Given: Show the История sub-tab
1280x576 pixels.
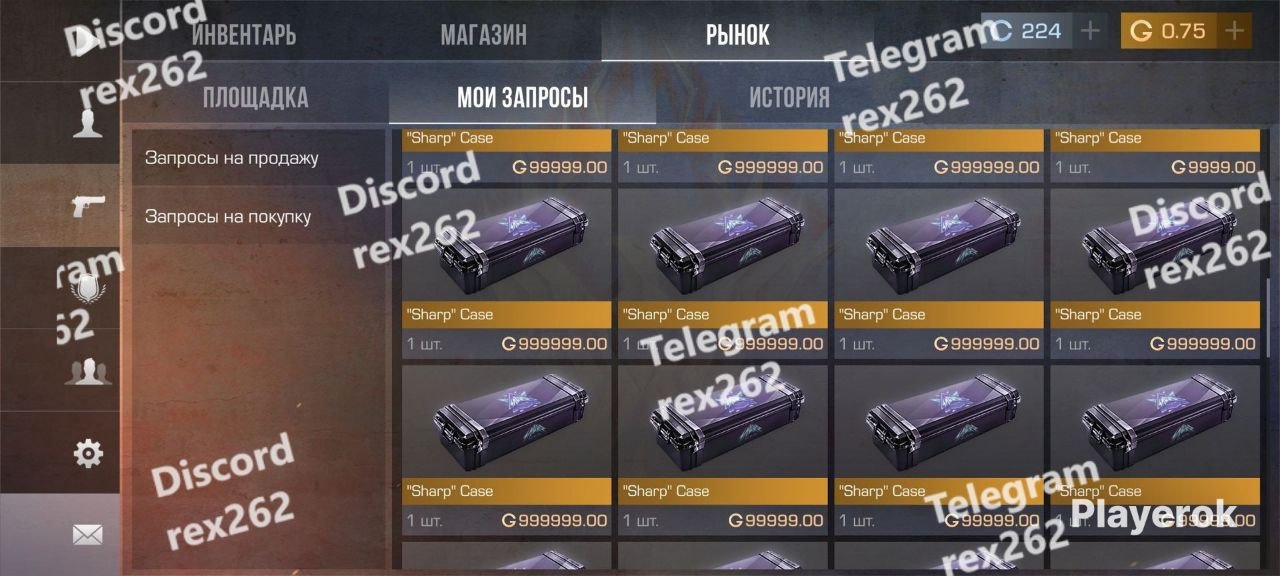Looking at the screenshot, I should (x=789, y=98).
